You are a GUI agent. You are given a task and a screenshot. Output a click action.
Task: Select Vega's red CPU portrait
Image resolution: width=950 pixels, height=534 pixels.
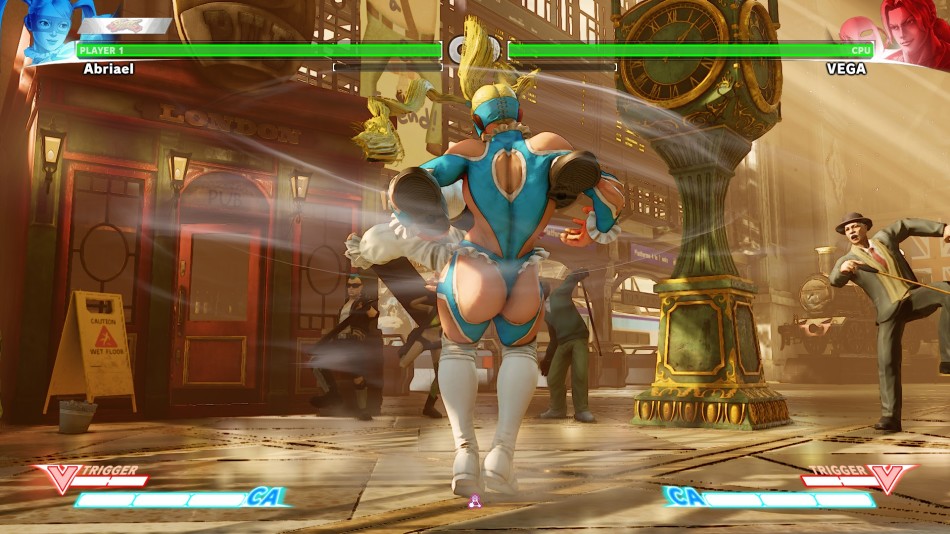click(910, 30)
